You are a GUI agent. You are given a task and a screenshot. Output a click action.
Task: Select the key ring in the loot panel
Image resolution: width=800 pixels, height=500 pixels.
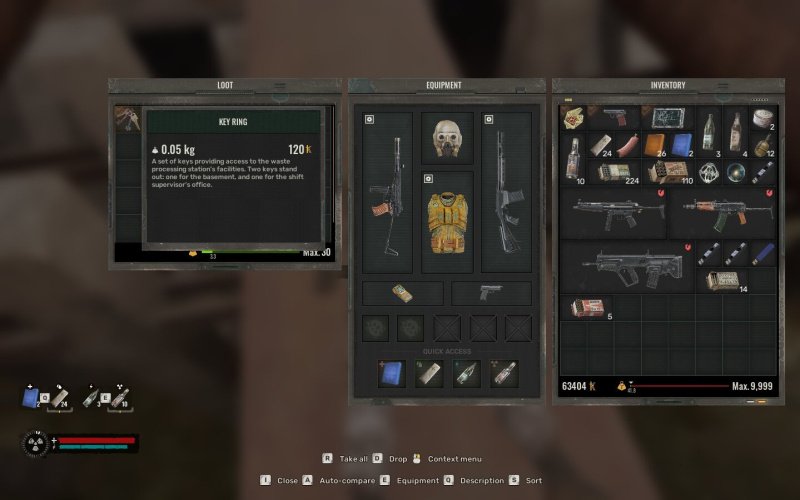tap(127, 120)
